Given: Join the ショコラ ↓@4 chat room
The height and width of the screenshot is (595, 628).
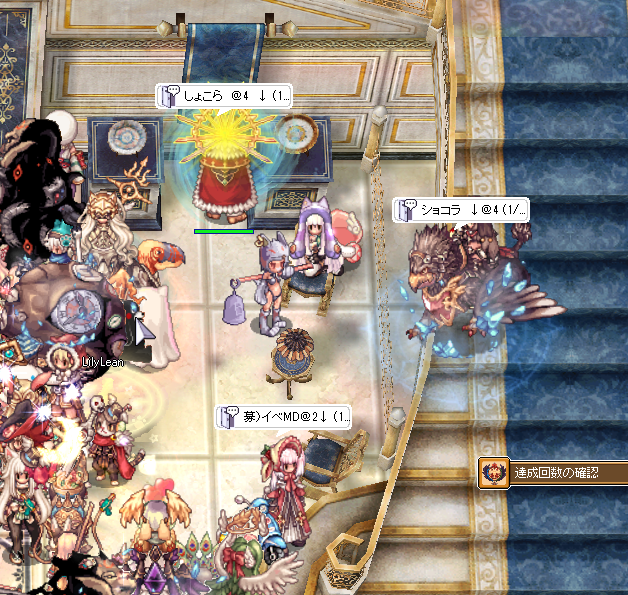Looking at the screenshot, I should pyautogui.click(x=461, y=210).
